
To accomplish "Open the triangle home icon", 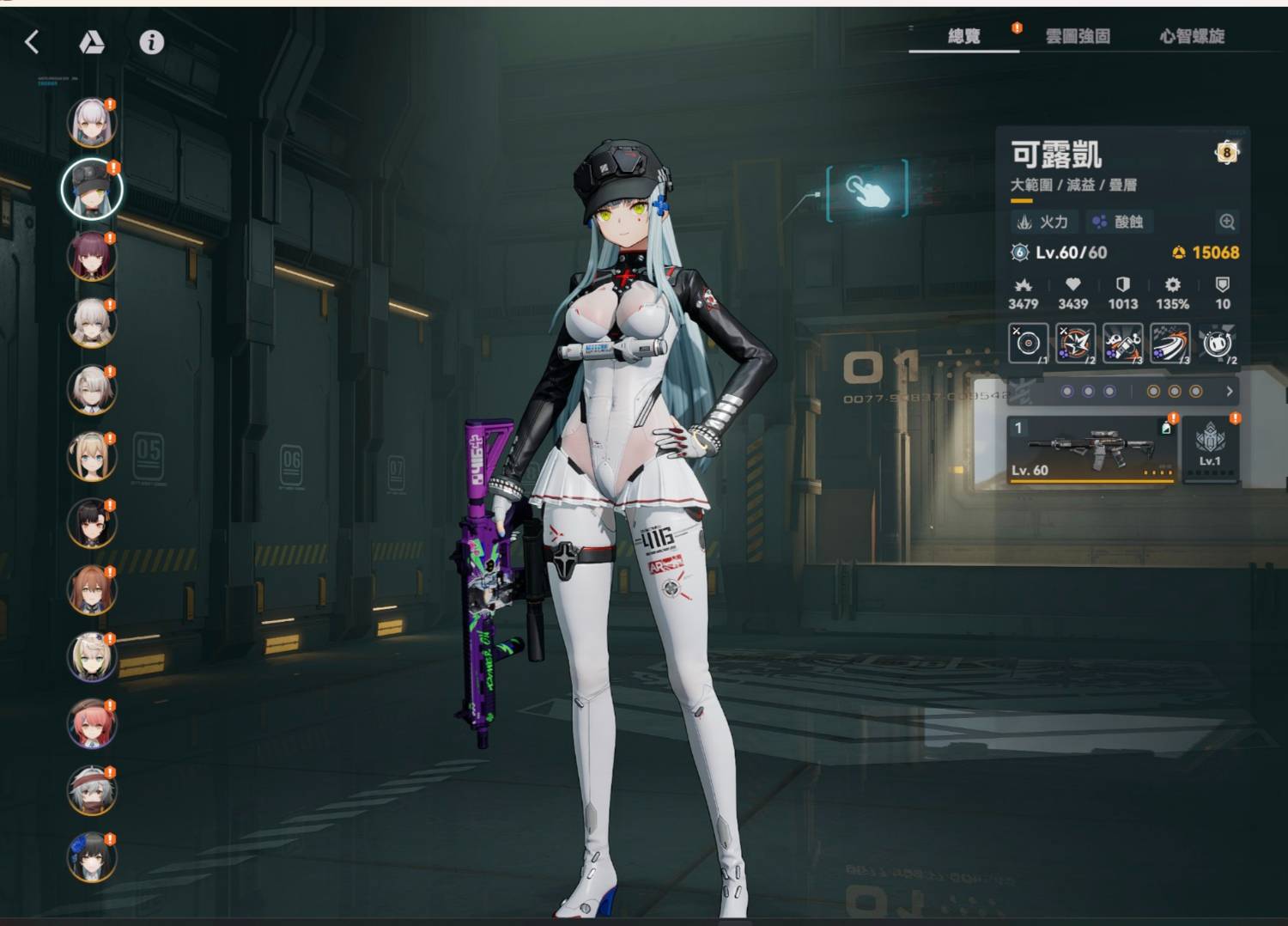I will pyautogui.click(x=92, y=42).
